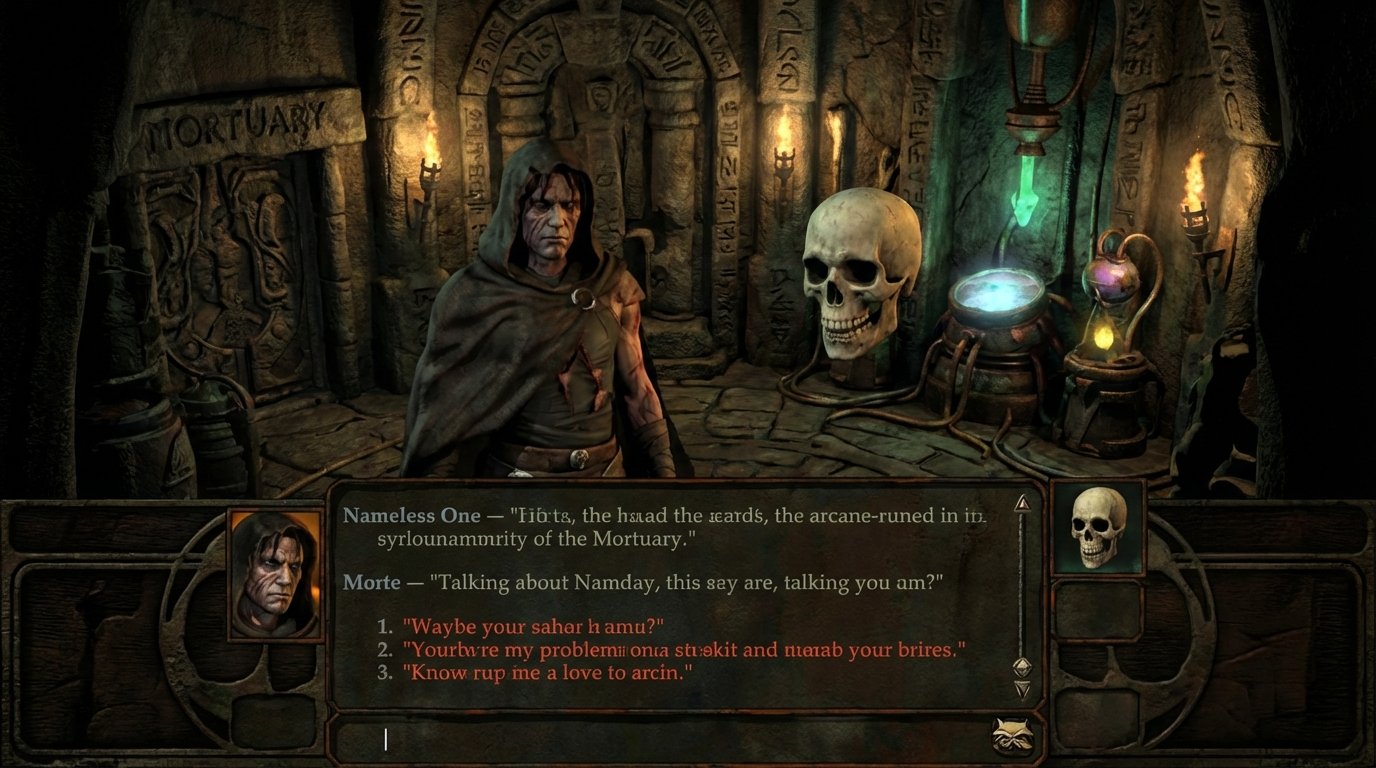Click the glowing blue cauldron
The height and width of the screenshot is (768, 1376).
coord(990,300)
